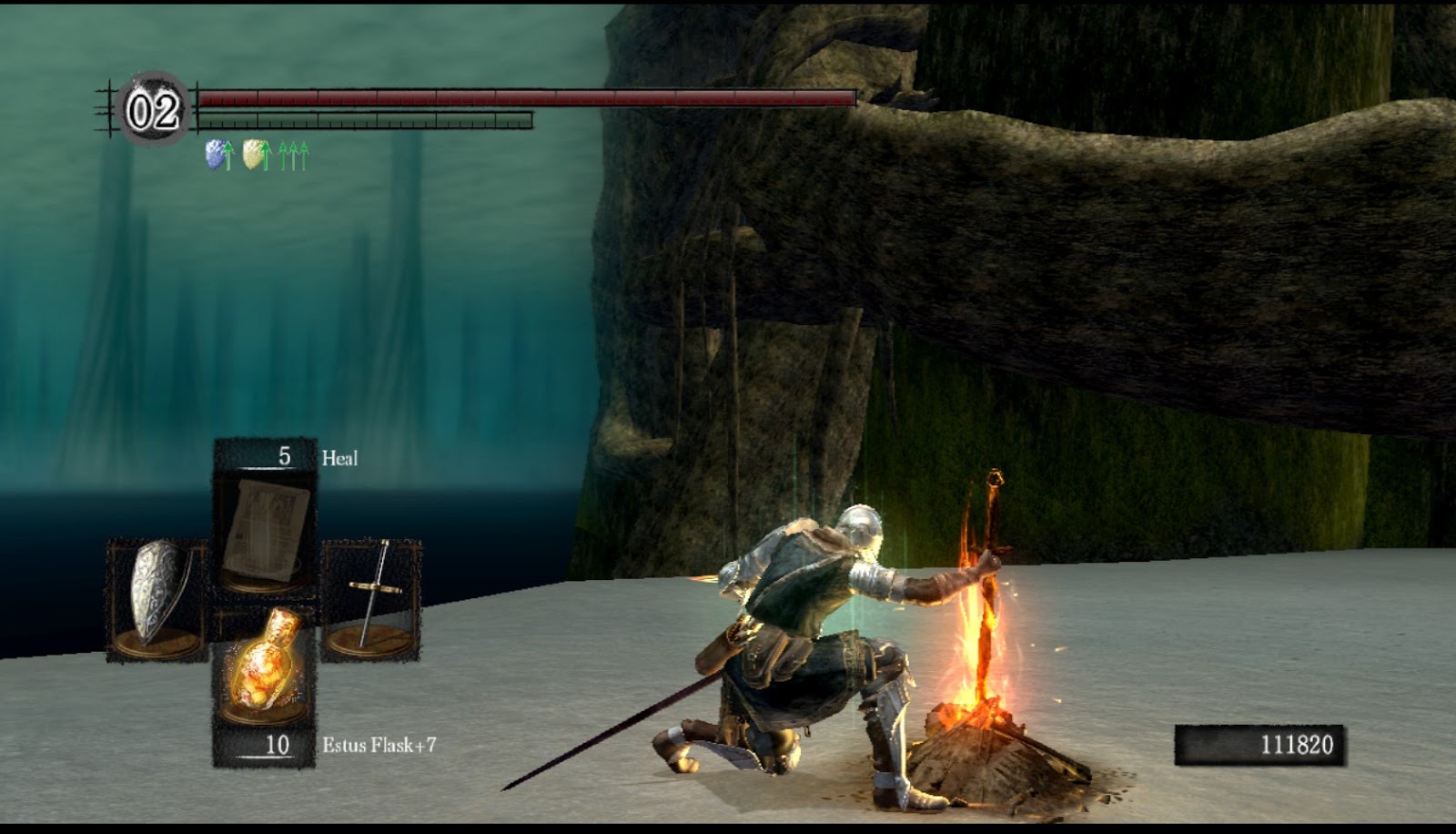The height and width of the screenshot is (834, 1456).
Task: Click the Estus Flask+7 label text
Action: (379, 745)
